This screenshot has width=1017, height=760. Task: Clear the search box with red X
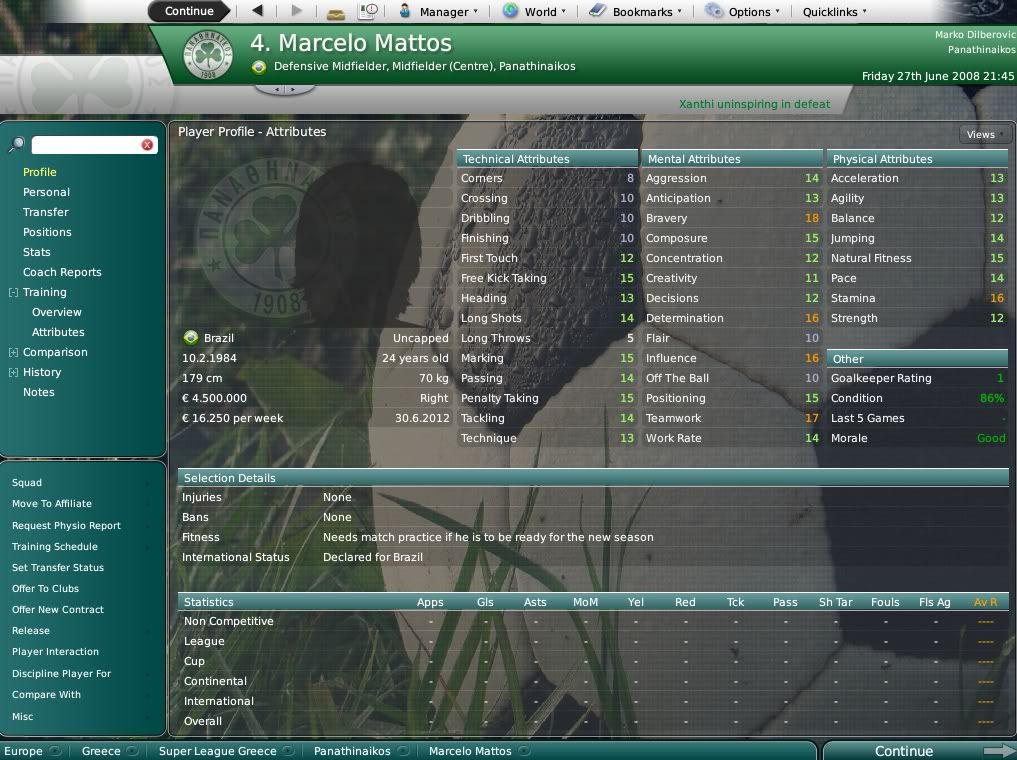click(x=147, y=145)
